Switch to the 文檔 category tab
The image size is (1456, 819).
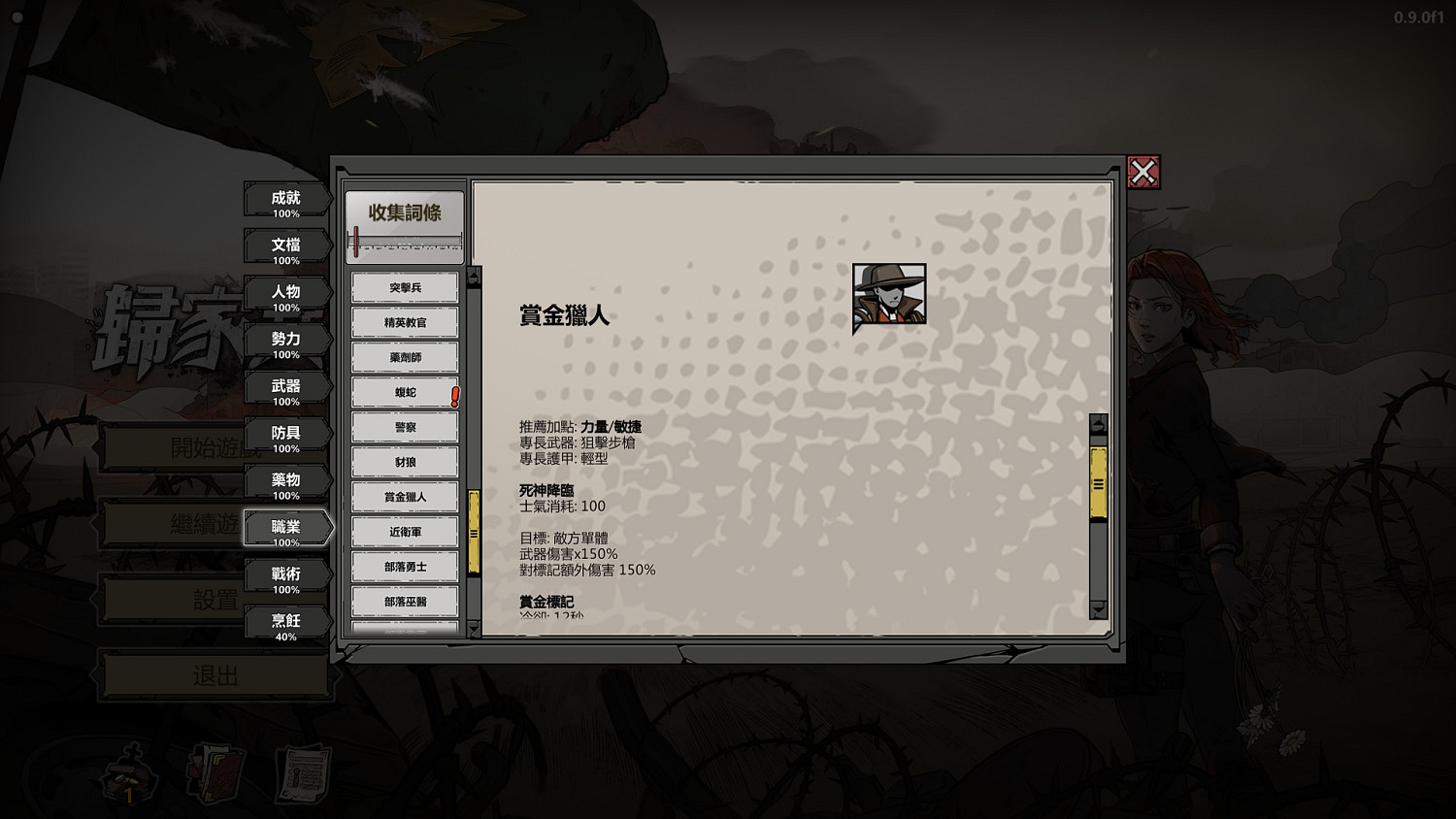point(286,247)
